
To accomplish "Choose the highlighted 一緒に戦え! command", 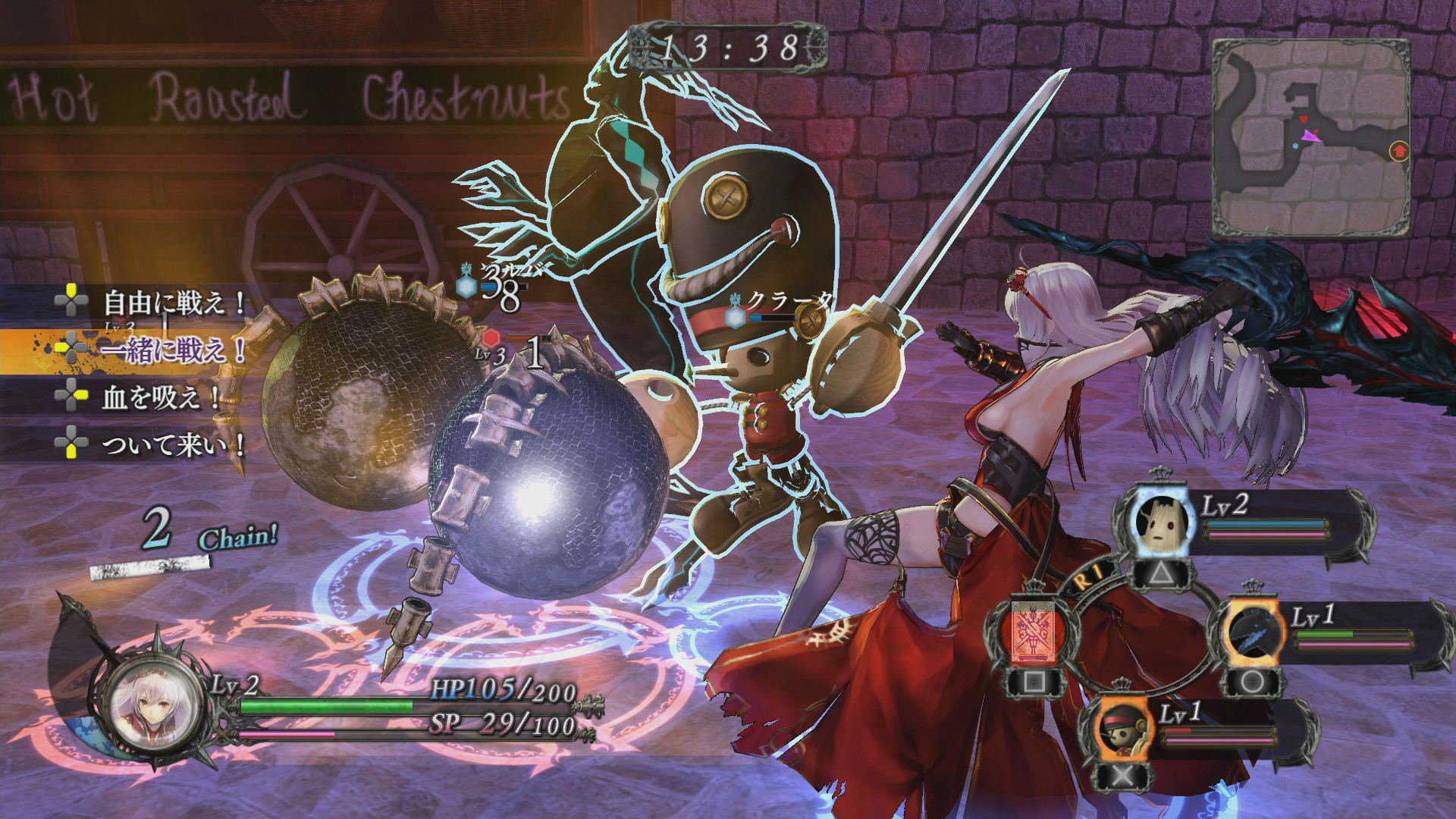I will click(173, 350).
